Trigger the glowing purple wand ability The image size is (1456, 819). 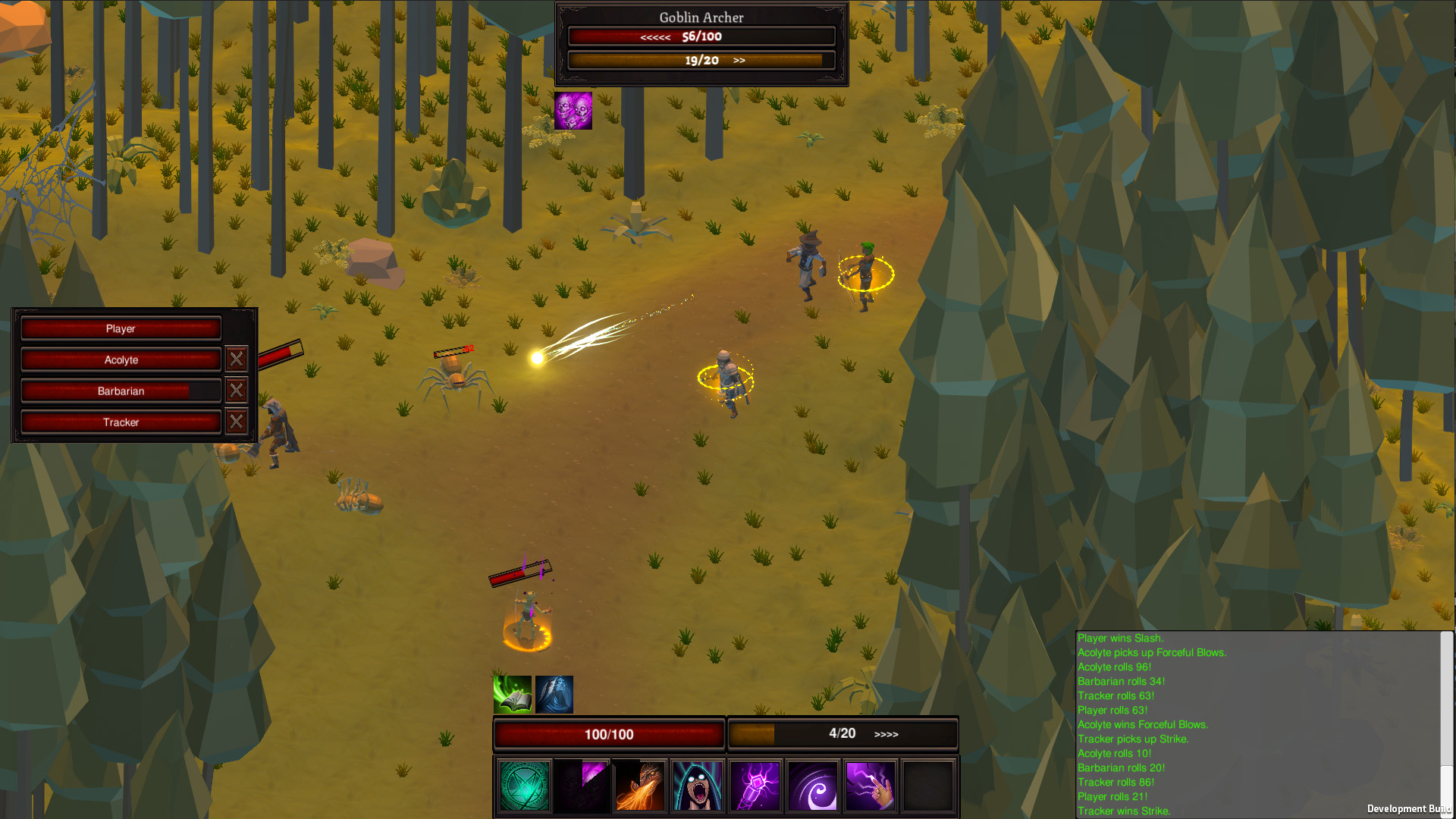point(755,786)
